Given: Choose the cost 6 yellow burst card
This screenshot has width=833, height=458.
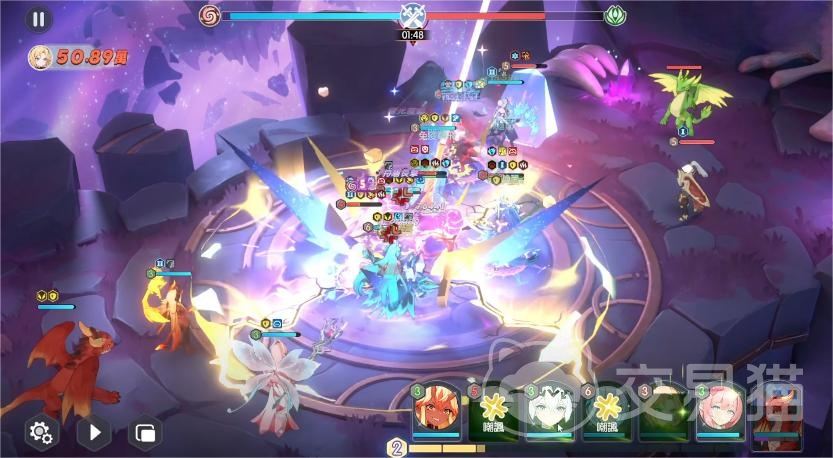Looking at the screenshot, I should click(606, 411).
